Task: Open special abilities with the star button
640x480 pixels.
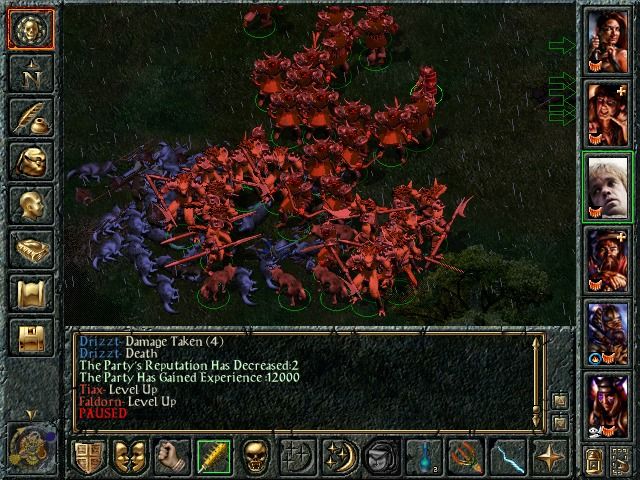Action: 549,456
